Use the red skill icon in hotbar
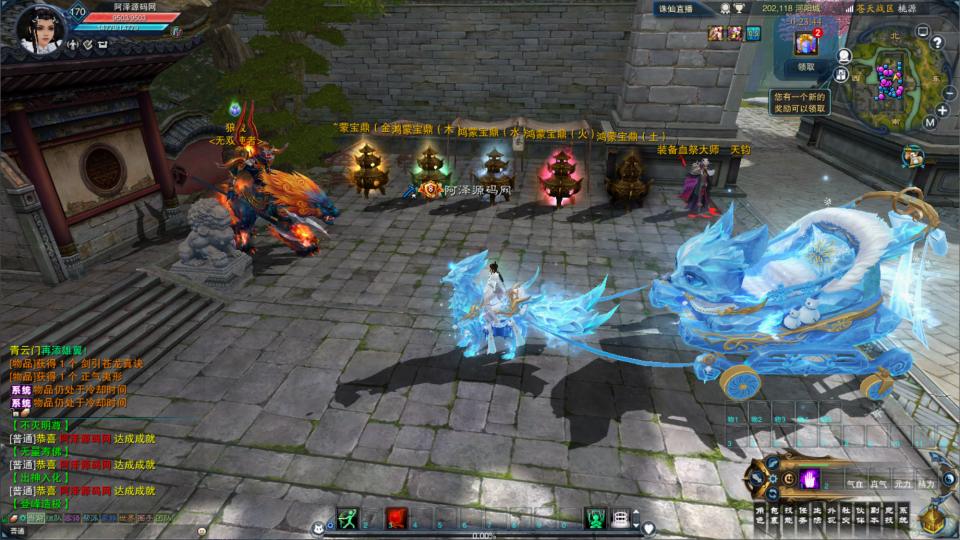Viewport: 960px width, 540px height. click(396, 517)
